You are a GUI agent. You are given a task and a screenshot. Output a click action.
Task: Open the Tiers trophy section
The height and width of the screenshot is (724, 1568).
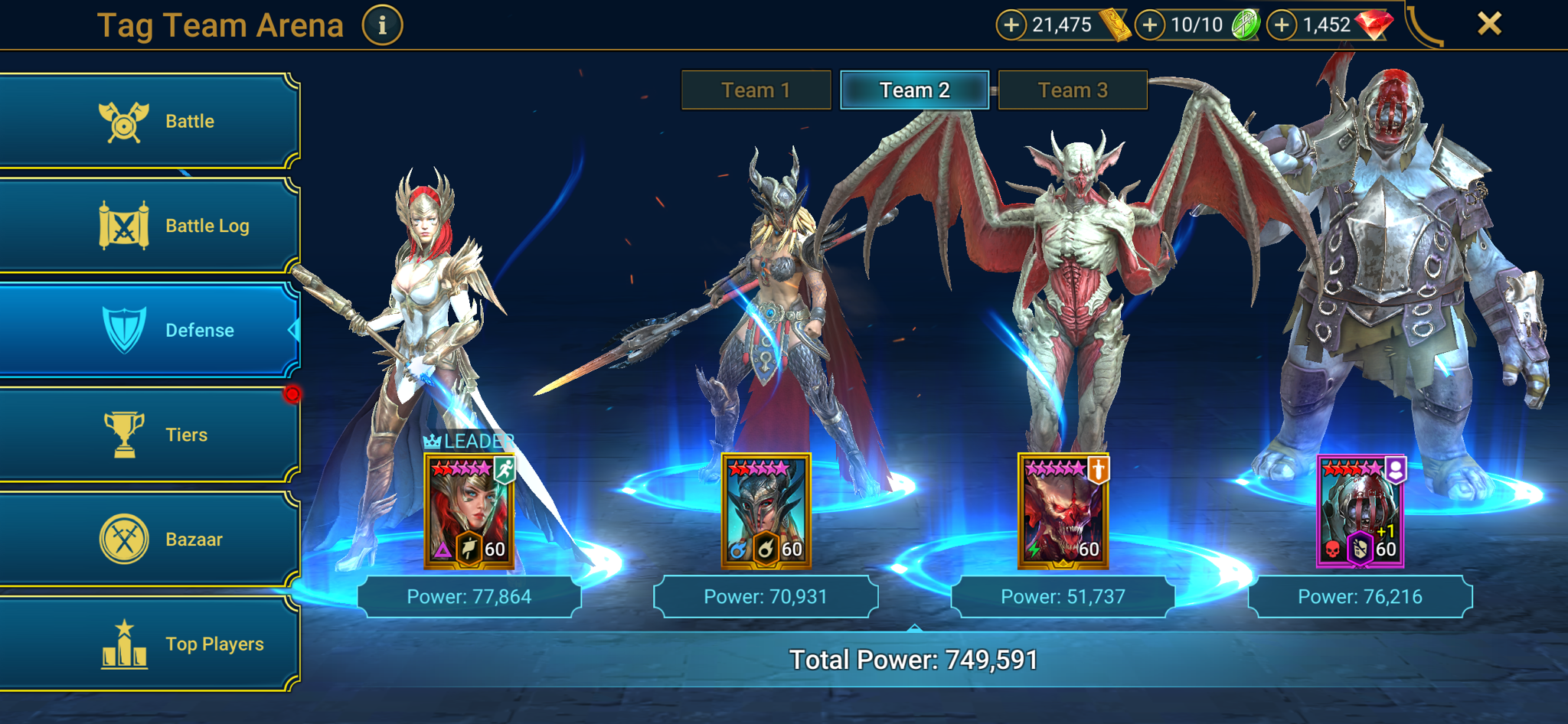[124, 434]
